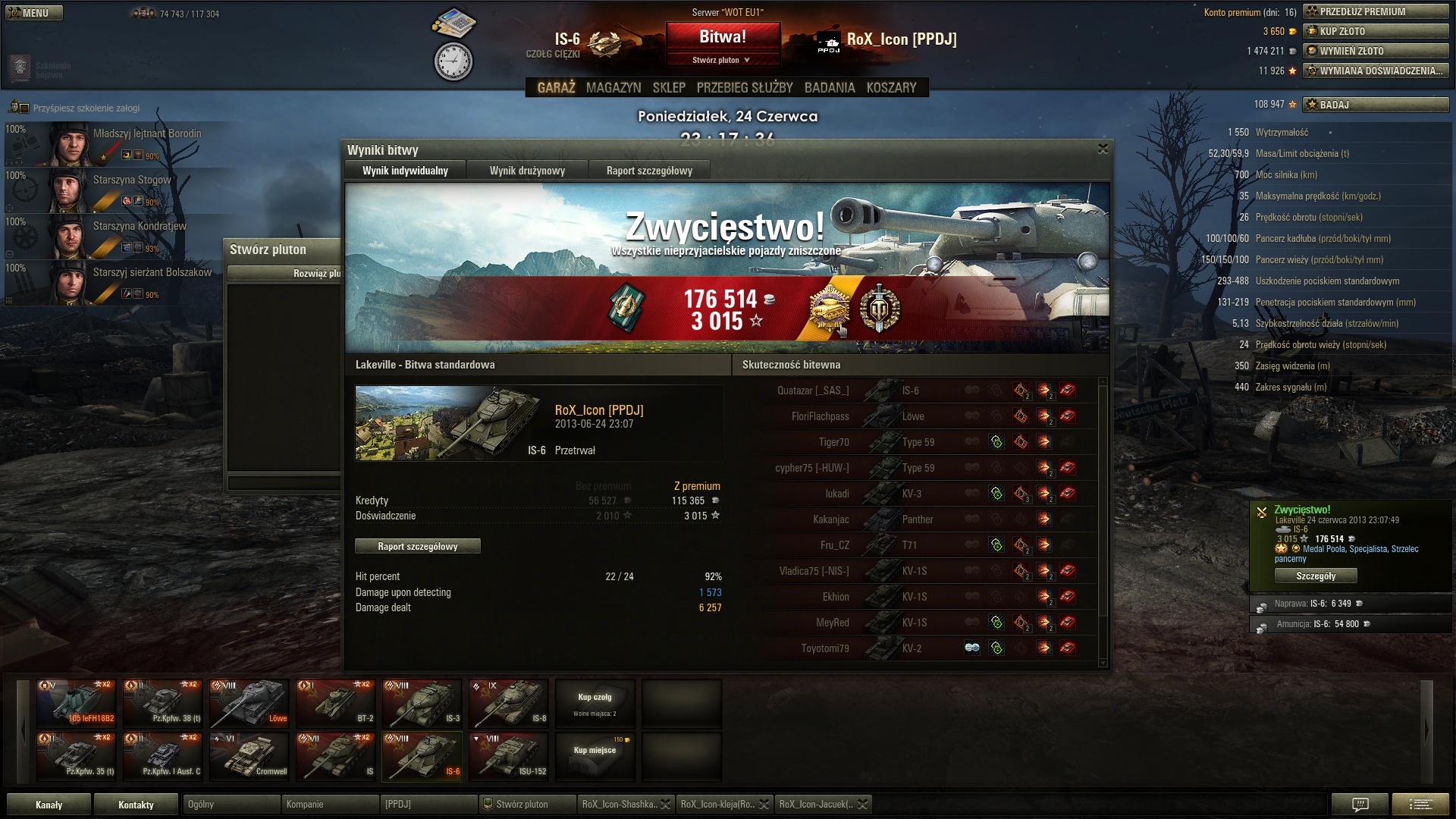Viewport: 1456px width, 819px height.
Task: Start a match with Bitwa! button
Action: click(722, 36)
